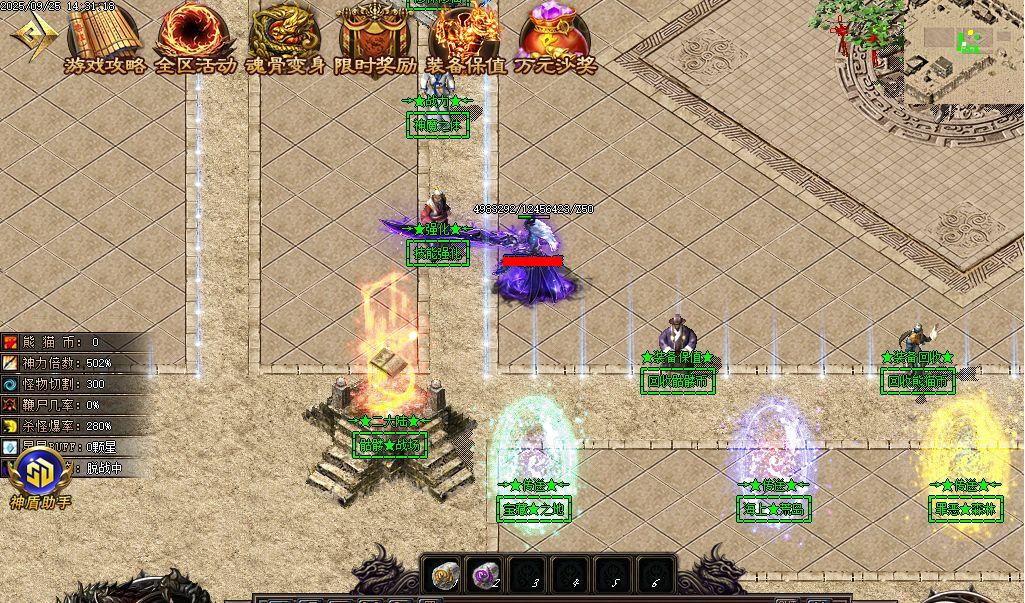Use the orange rune stone in slot 1
This screenshot has width=1025, height=603.
pos(444,575)
